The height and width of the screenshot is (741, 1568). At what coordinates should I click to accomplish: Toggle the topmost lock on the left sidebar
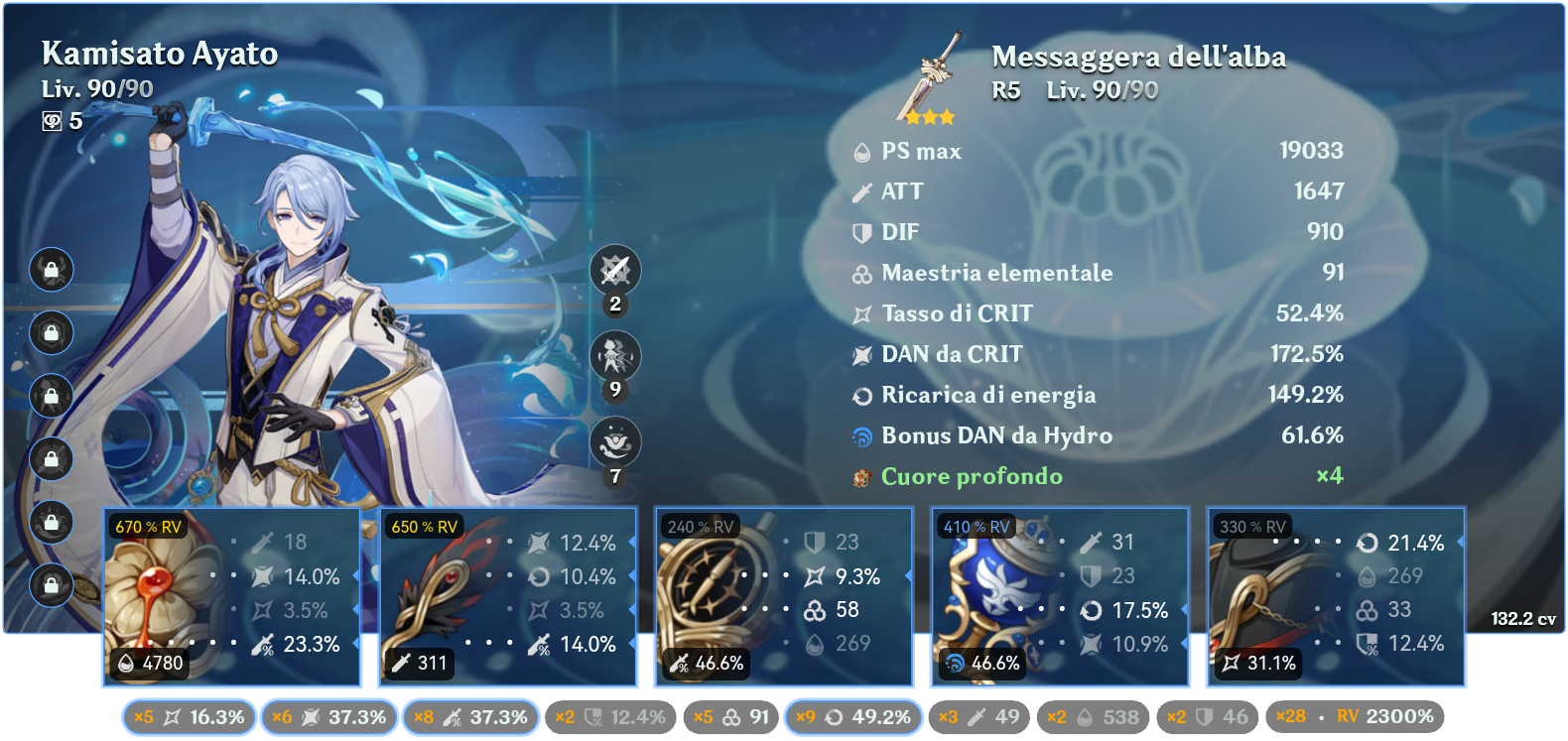point(51,270)
